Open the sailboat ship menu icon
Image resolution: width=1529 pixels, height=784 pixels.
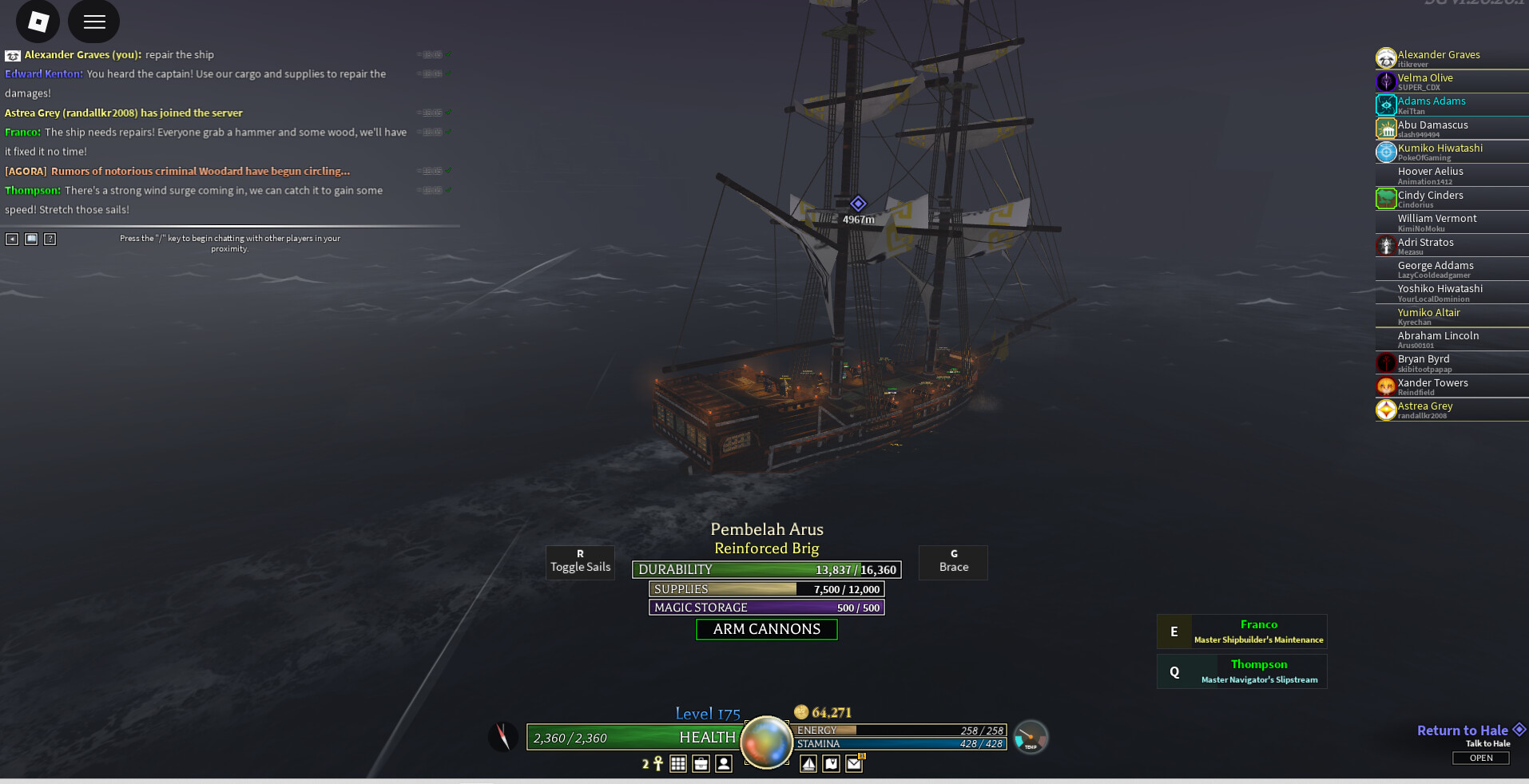pos(808,764)
